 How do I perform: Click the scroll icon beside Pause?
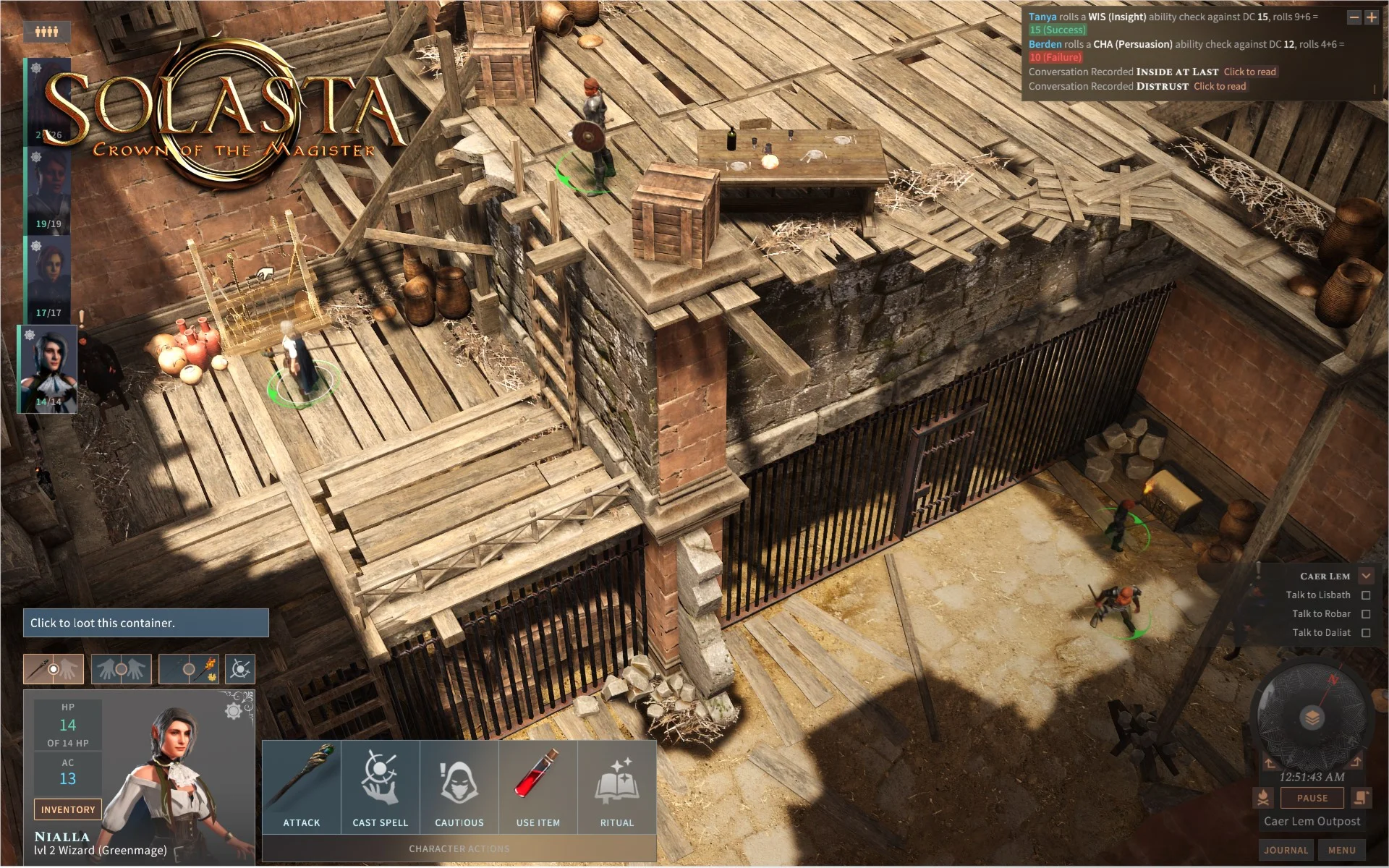click(1361, 798)
